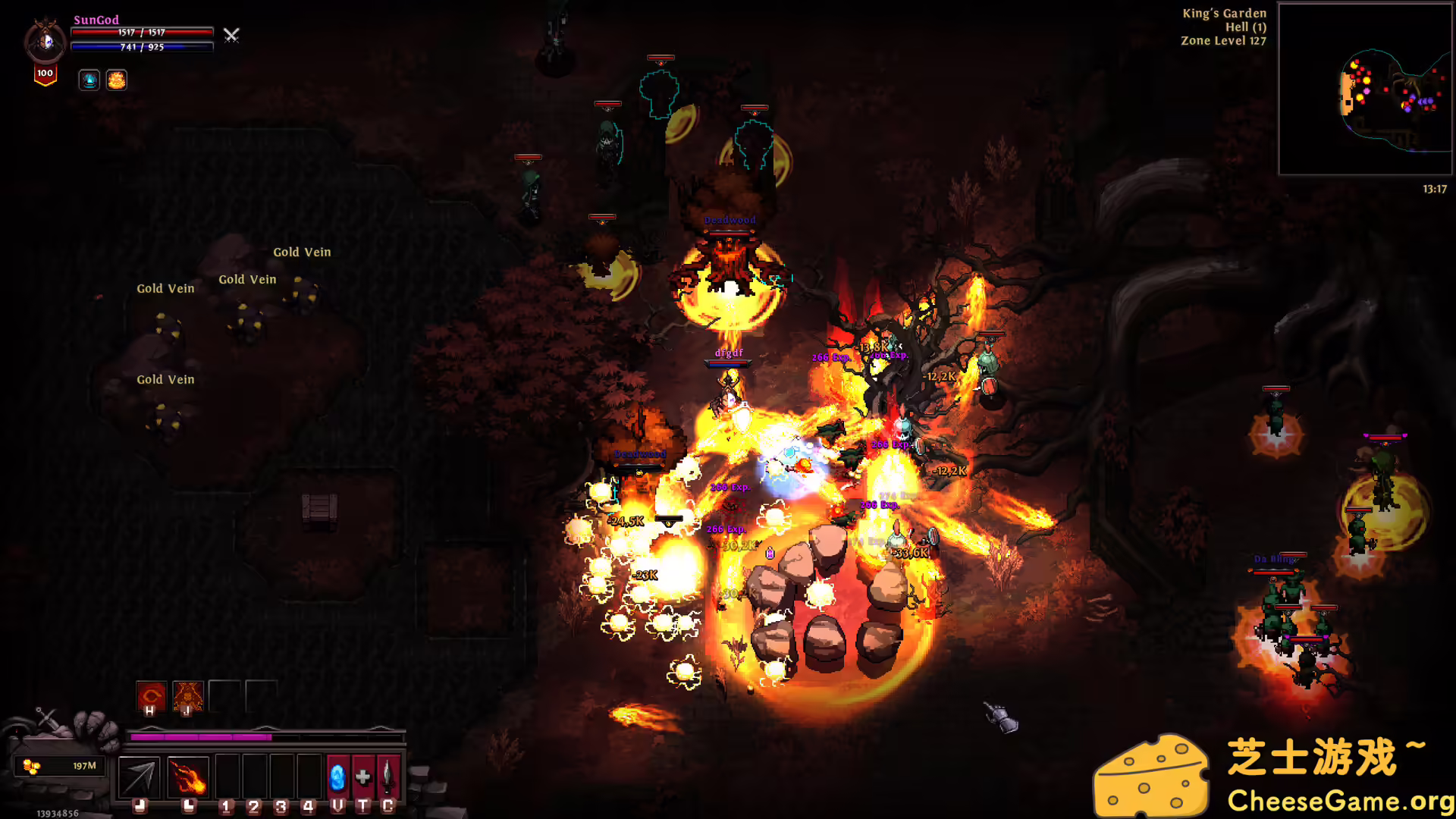Inspect the blue flame buff icon

(89, 80)
